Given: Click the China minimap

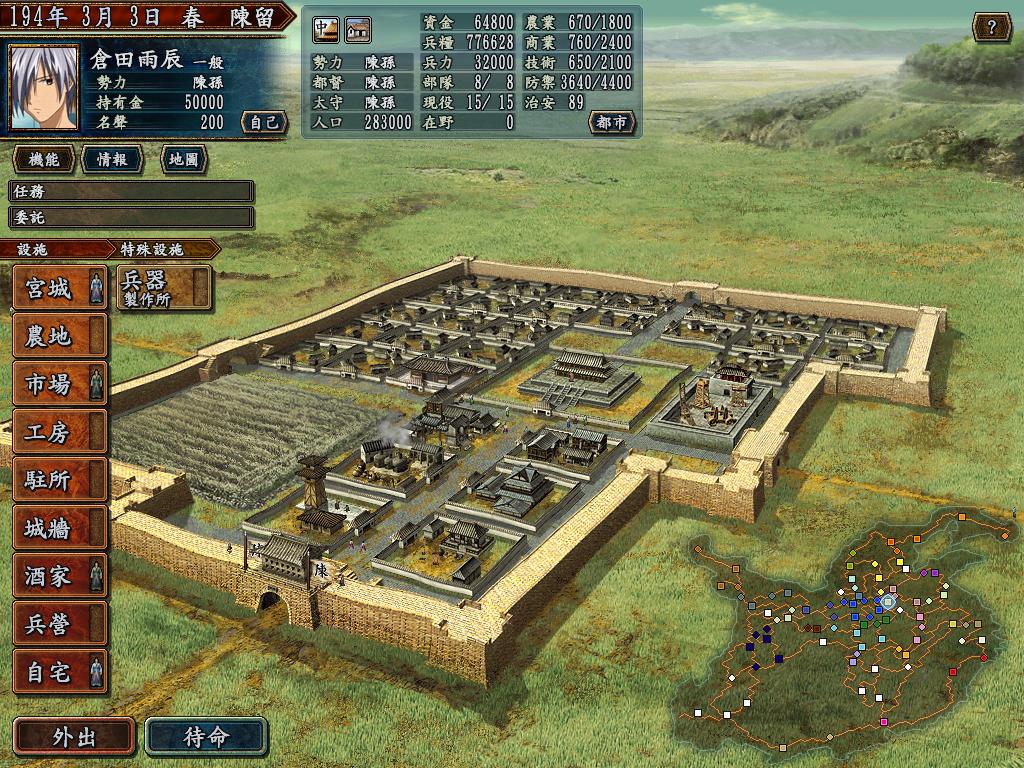Looking at the screenshot, I should 850,620.
